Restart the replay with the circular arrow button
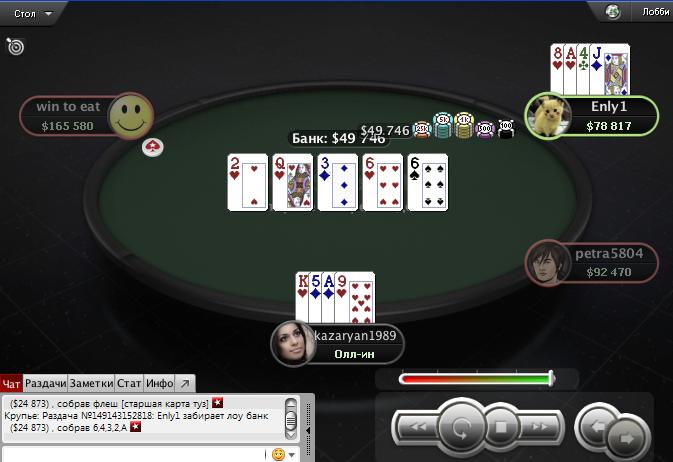This screenshot has height=462, width=673. [x=461, y=428]
